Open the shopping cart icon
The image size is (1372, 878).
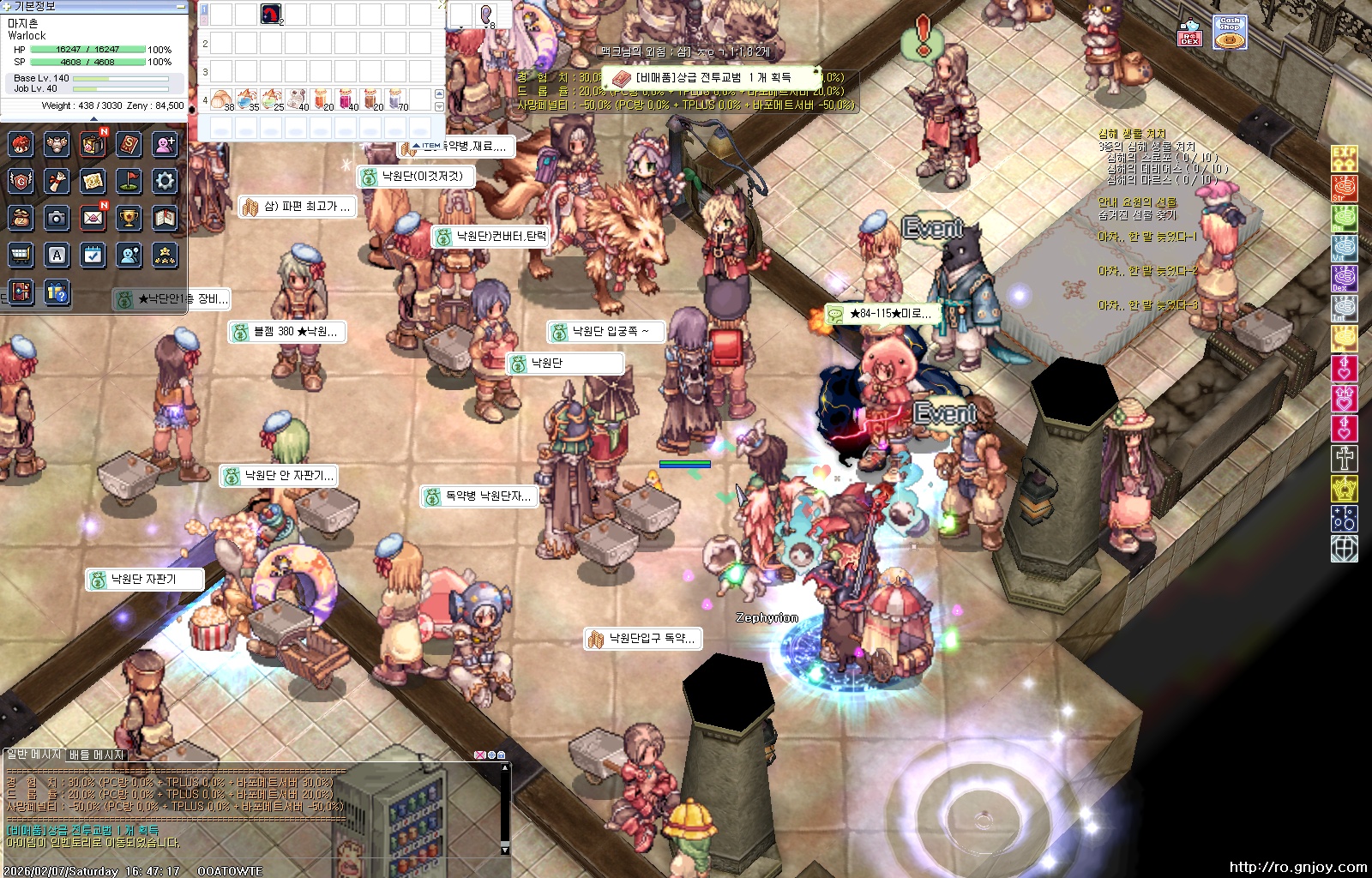[21, 255]
